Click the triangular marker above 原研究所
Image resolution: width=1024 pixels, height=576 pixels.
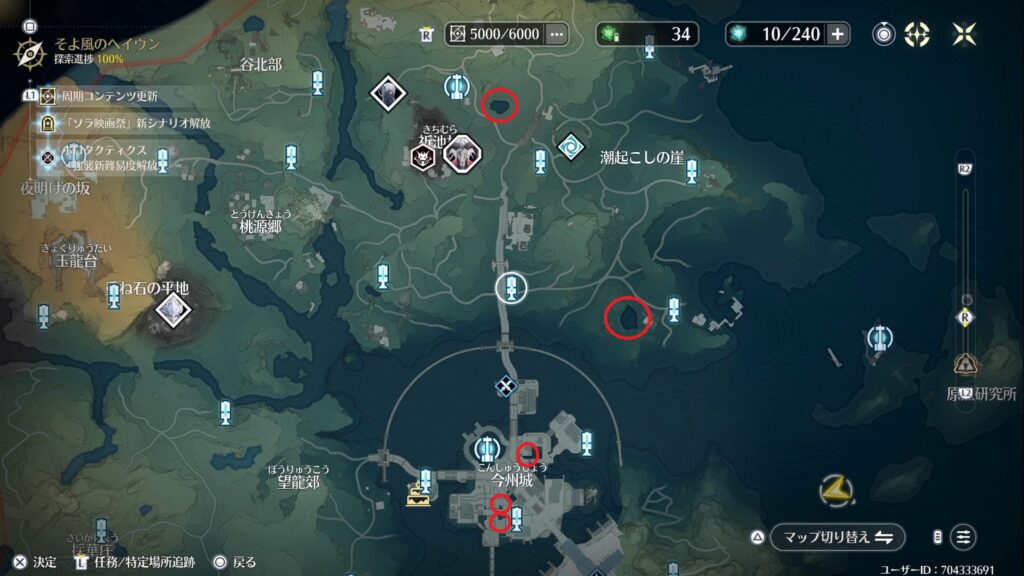pos(966,364)
